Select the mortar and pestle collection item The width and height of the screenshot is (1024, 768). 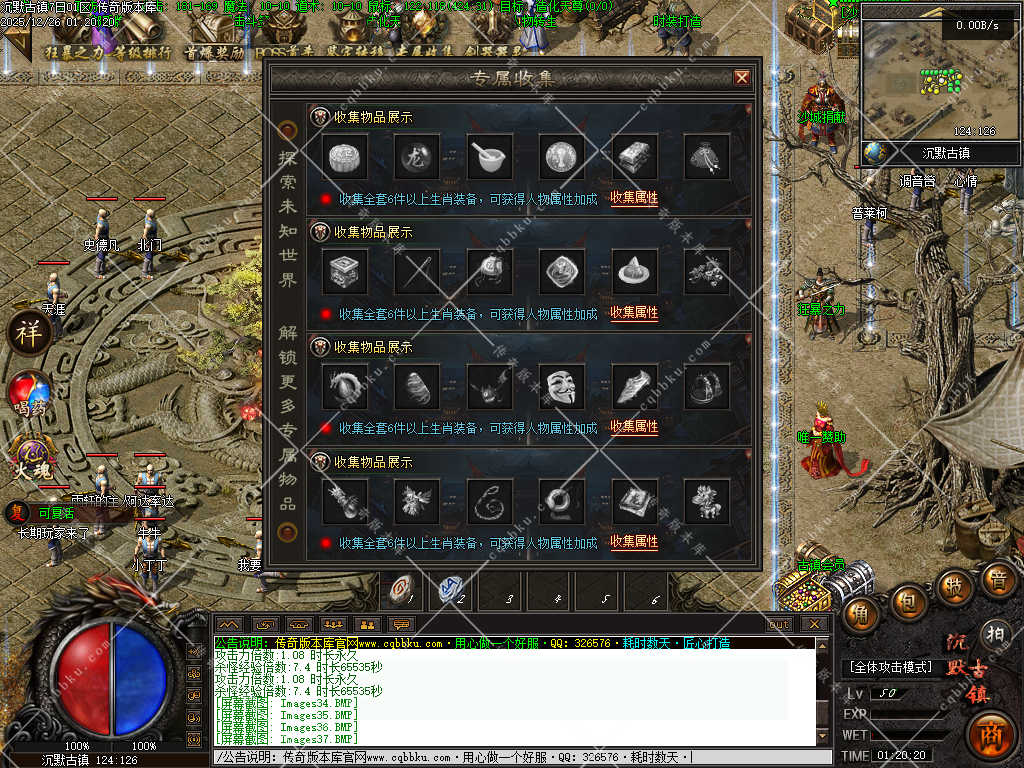point(490,156)
